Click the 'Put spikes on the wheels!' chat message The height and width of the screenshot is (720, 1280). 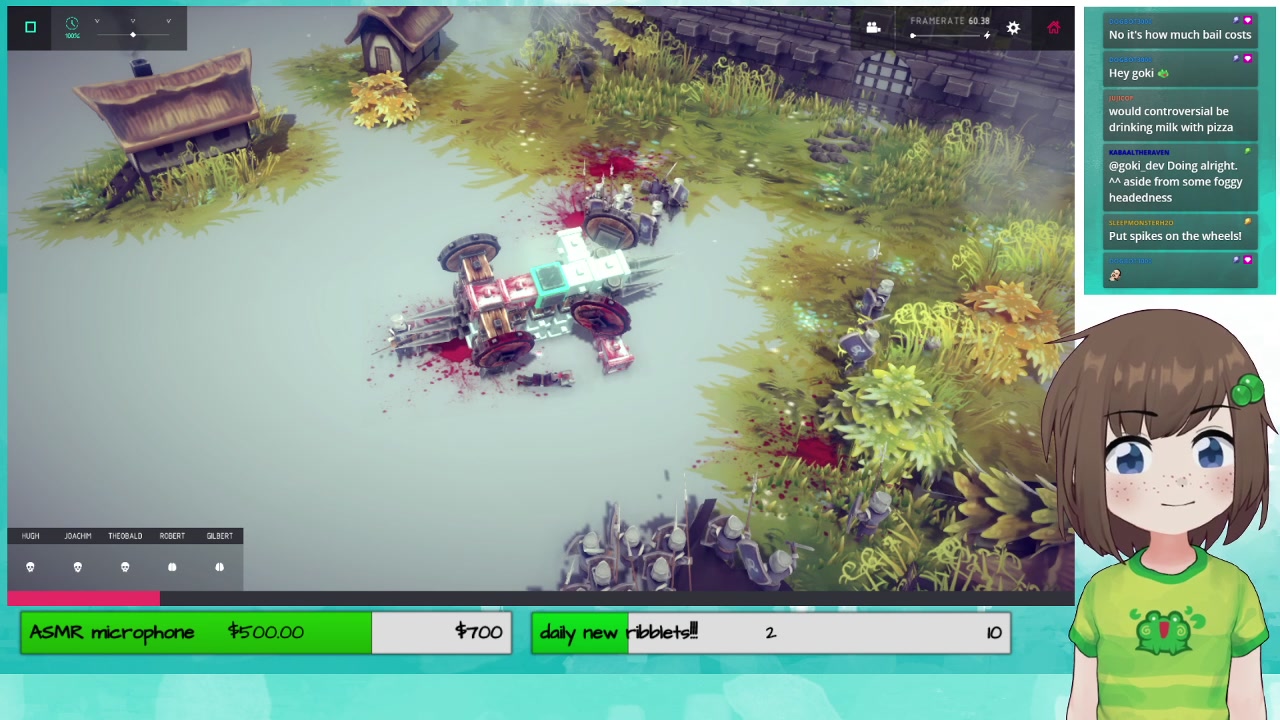click(1175, 236)
